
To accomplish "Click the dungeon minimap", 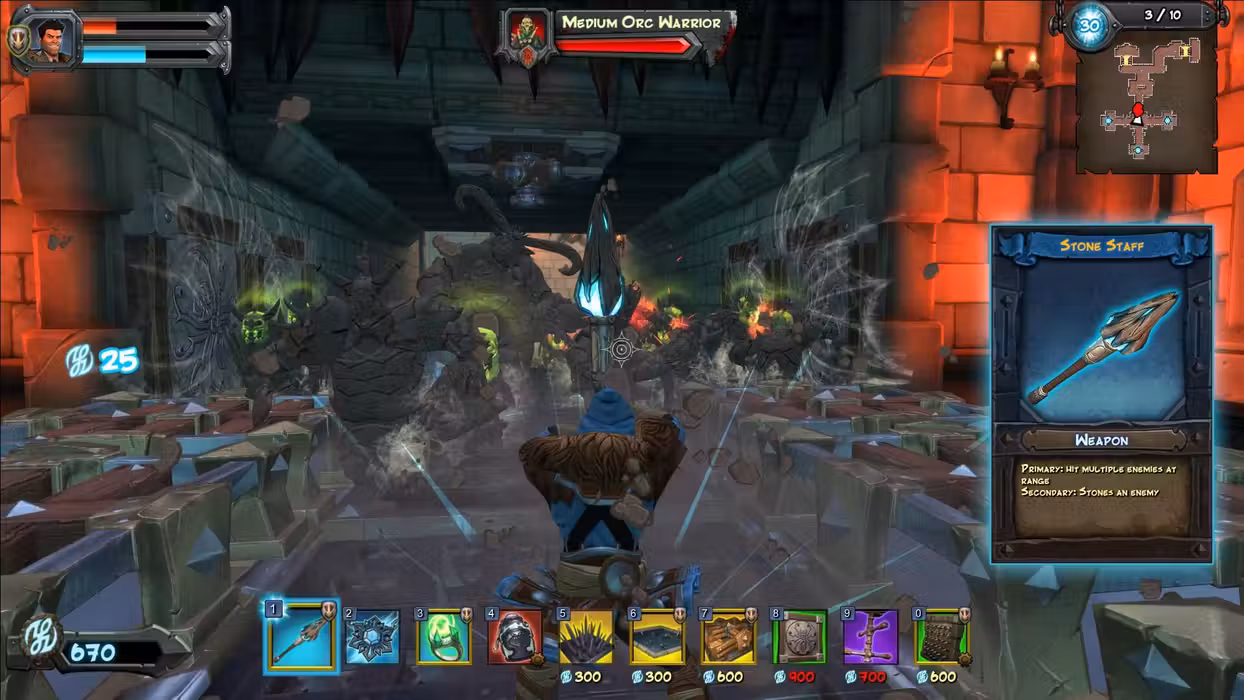I will click(x=1146, y=100).
